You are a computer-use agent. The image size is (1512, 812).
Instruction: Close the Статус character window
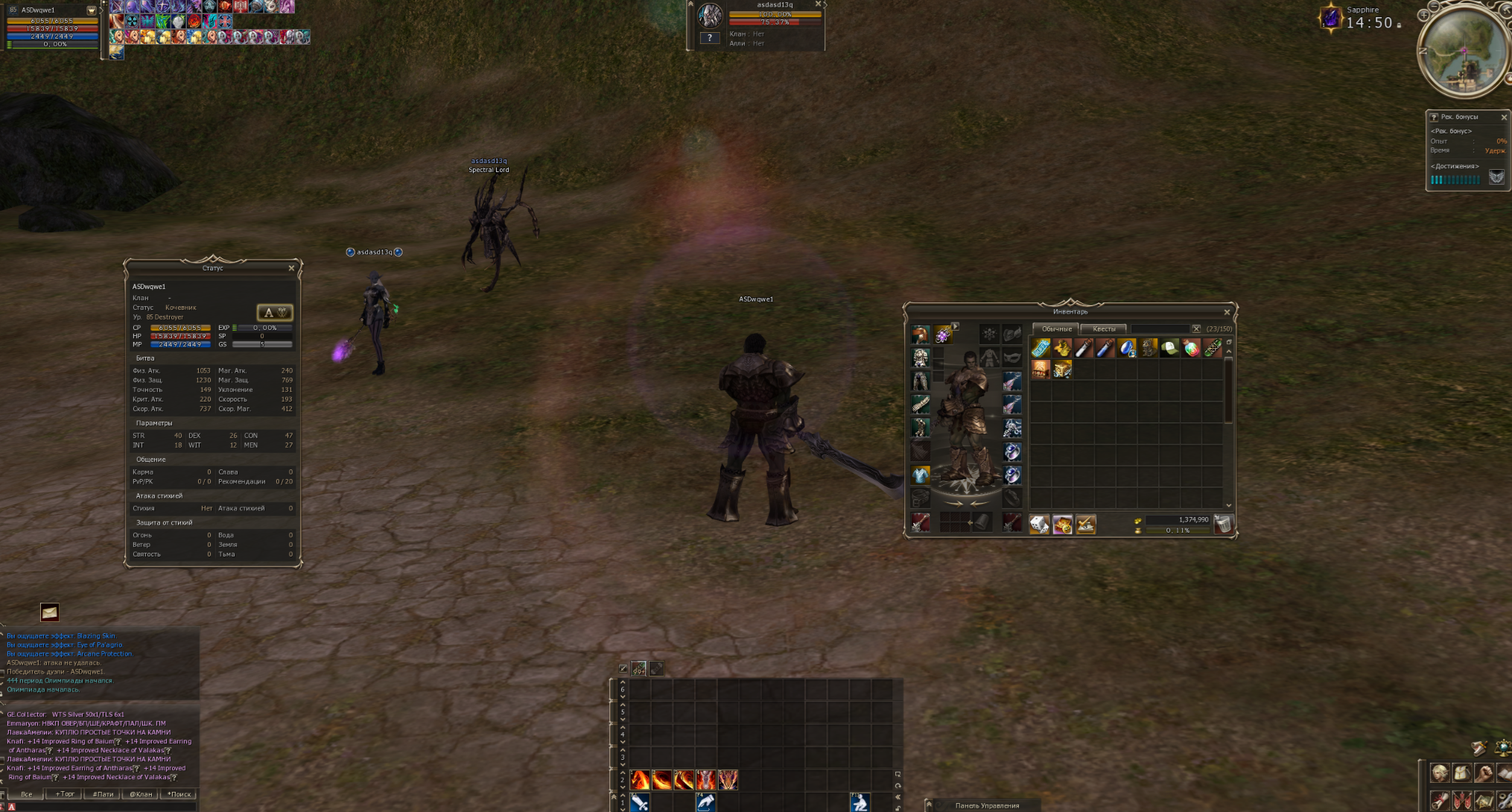point(291,268)
